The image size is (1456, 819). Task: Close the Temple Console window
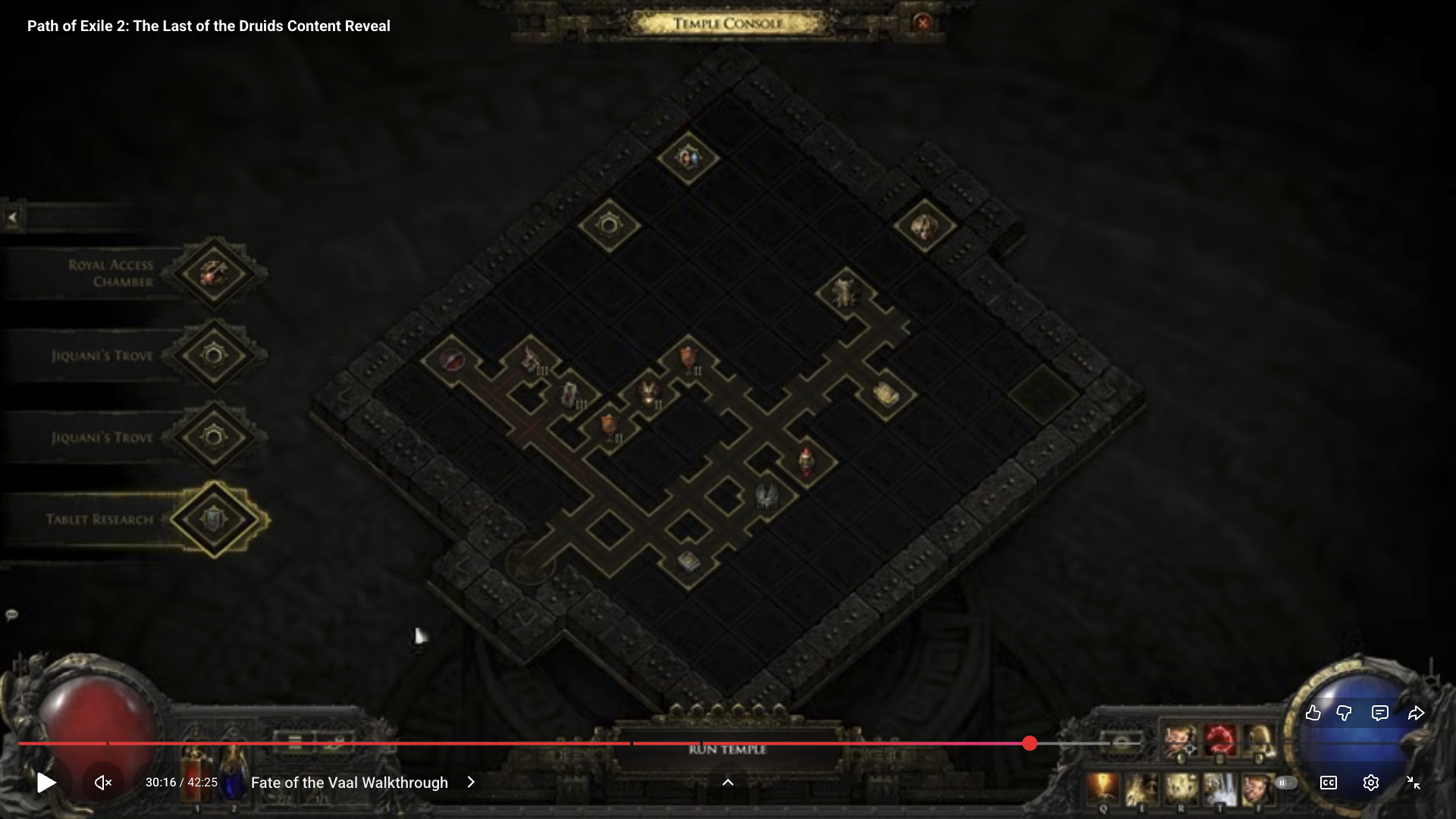pyautogui.click(x=923, y=23)
